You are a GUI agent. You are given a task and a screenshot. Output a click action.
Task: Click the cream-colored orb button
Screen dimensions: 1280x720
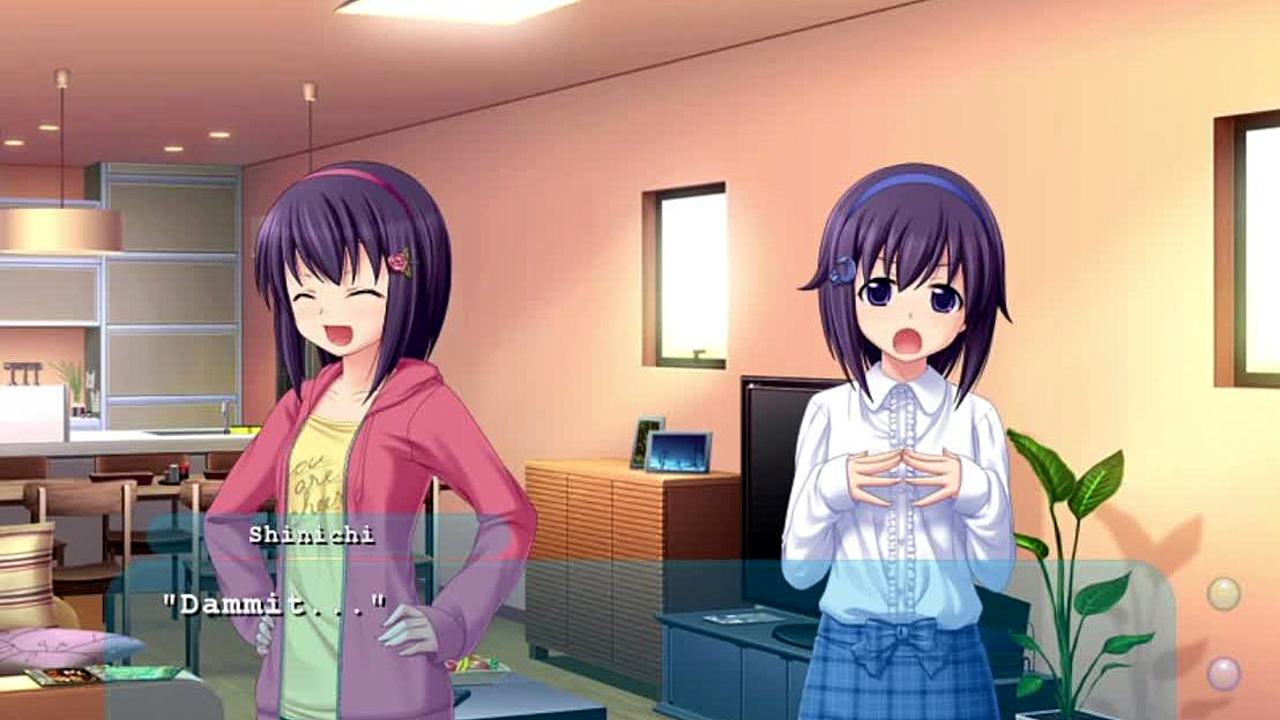coord(1223,594)
